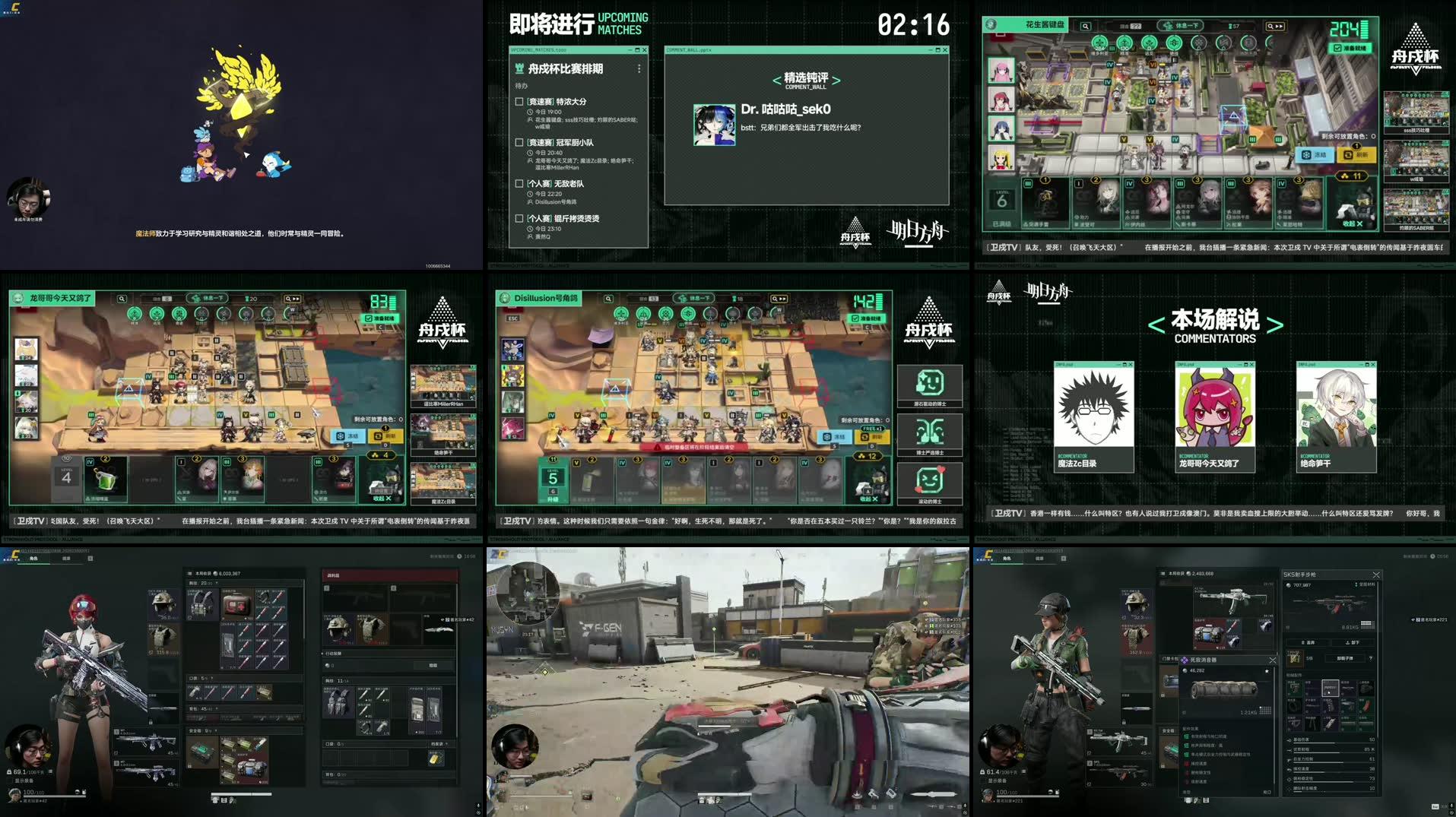Click the 刷新 refresh icon in Disillusion's shop
The image size is (1456, 817).
871,437
